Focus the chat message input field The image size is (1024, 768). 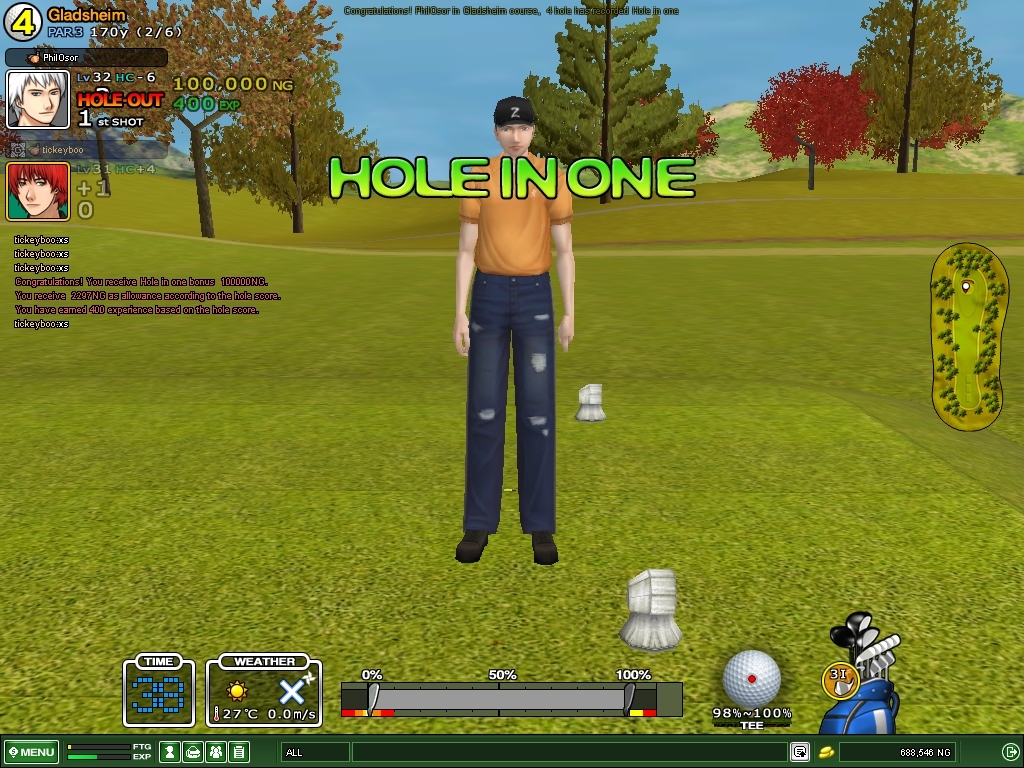coord(568,752)
